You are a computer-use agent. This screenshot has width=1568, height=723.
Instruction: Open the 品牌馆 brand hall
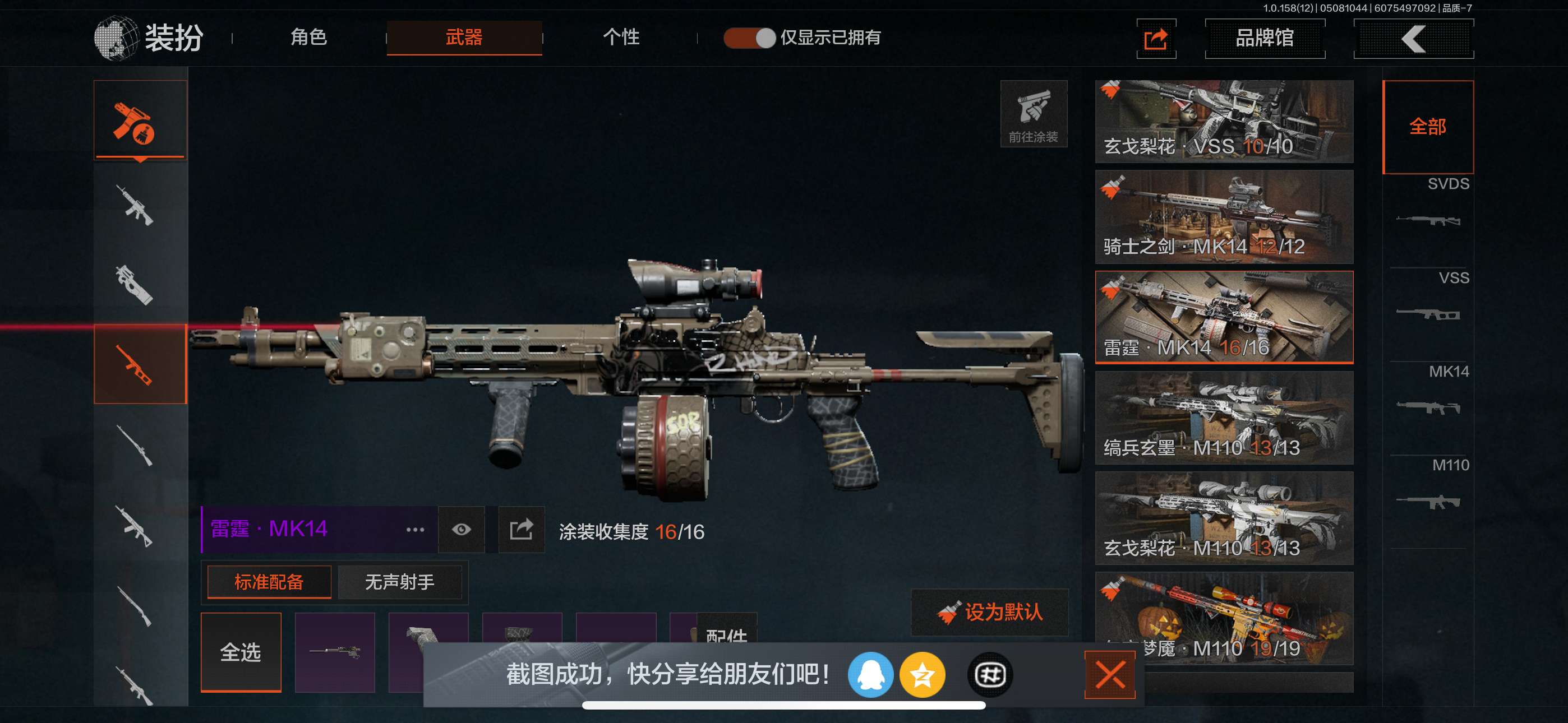1264,39
